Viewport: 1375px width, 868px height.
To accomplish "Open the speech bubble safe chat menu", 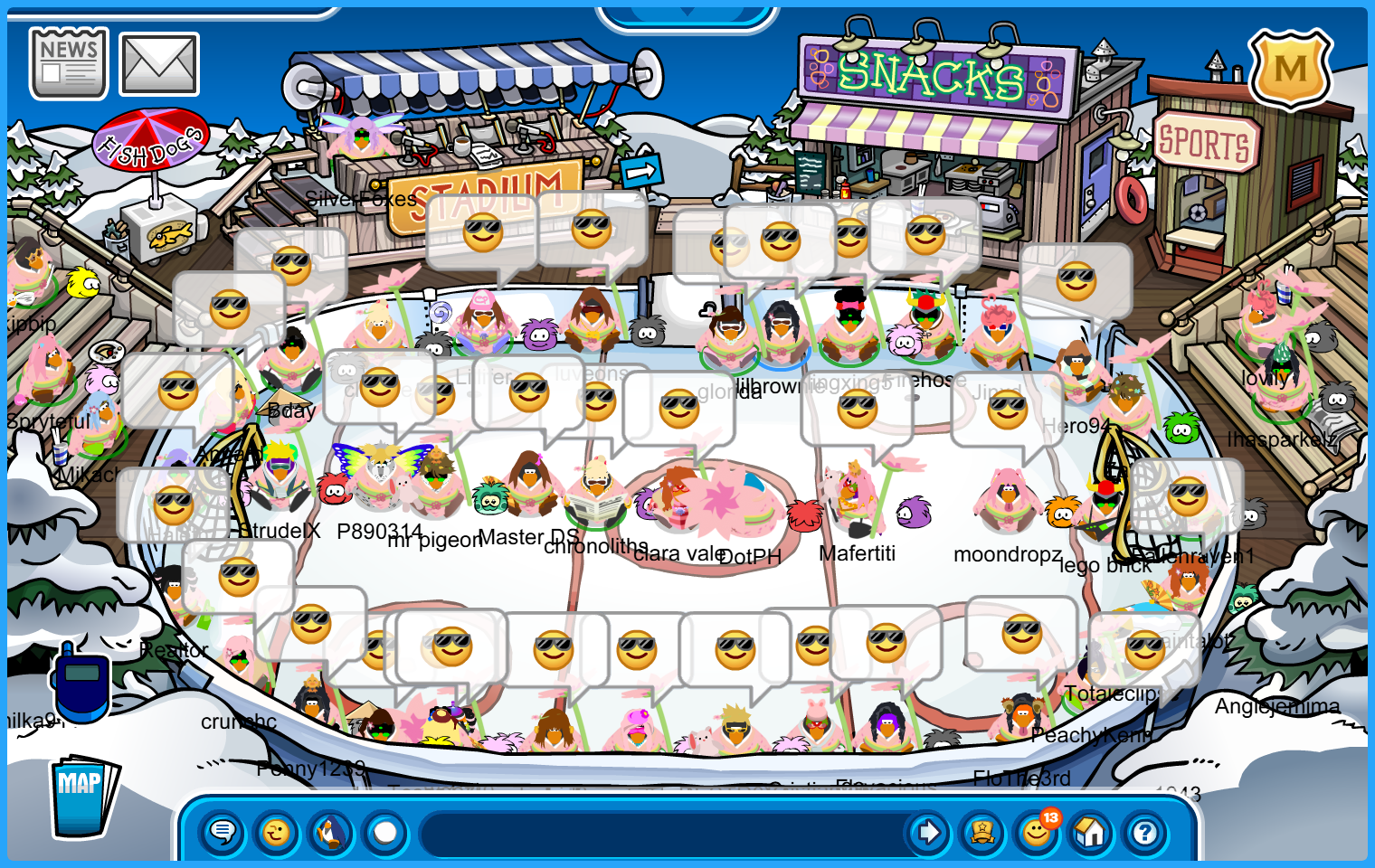I will pyautogui.click(x=223, y=832).
